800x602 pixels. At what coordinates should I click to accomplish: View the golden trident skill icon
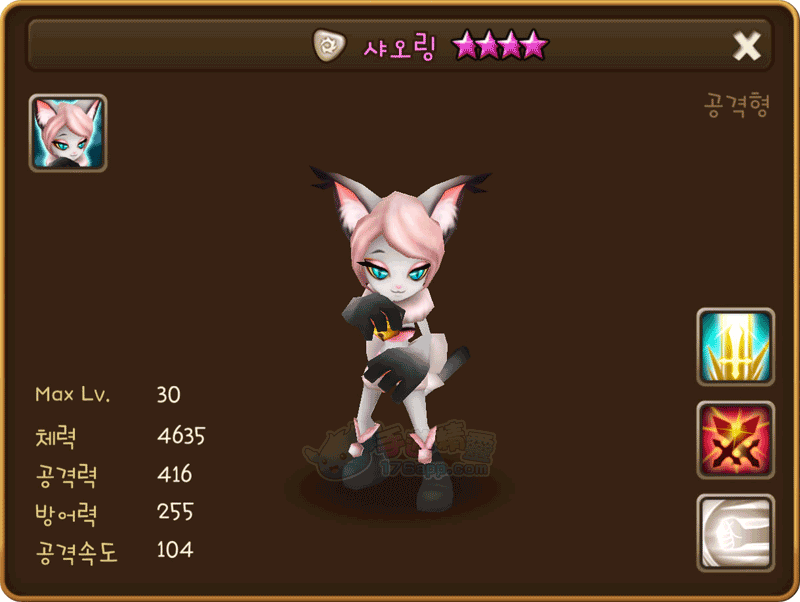[x=735, y=347]
